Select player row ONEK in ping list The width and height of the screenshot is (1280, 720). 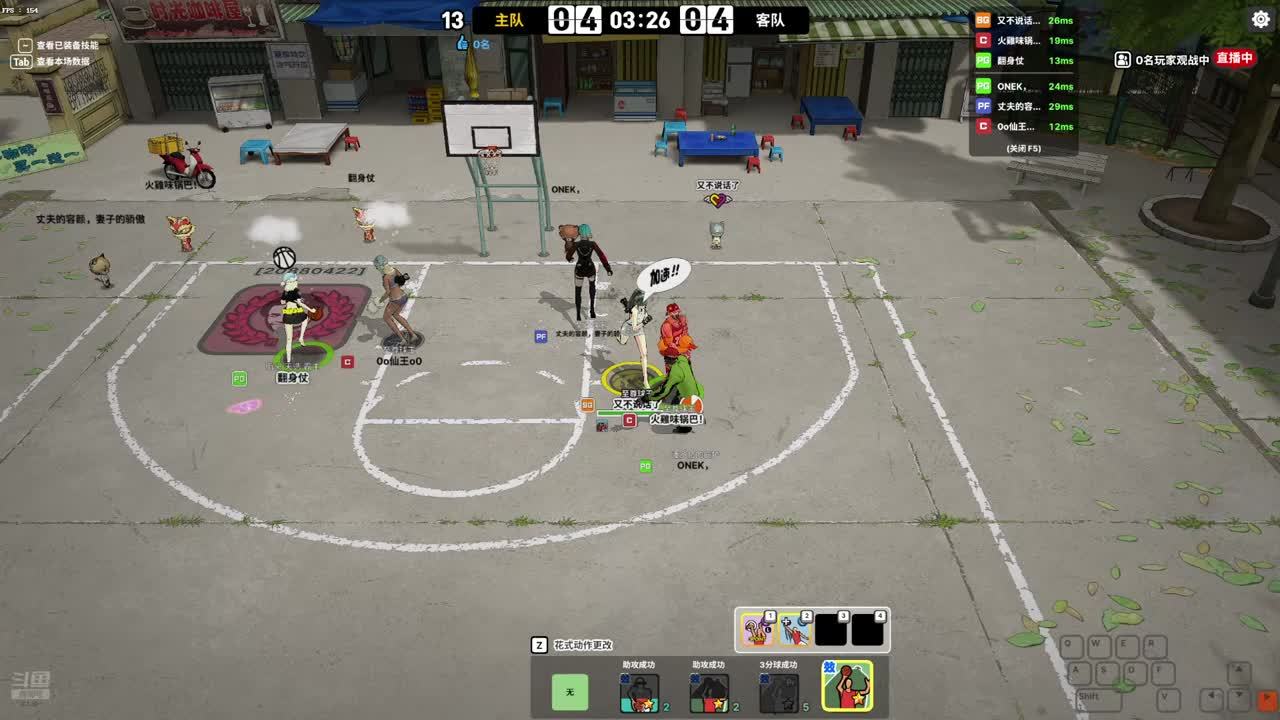1024,87
